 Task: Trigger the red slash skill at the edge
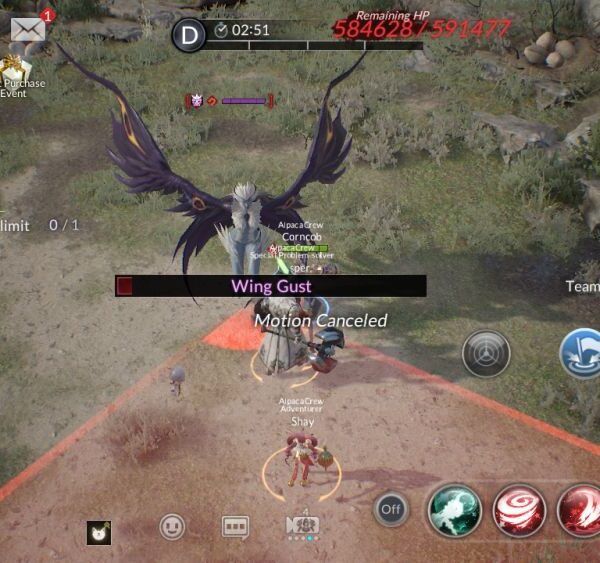(x=580, y=510)
